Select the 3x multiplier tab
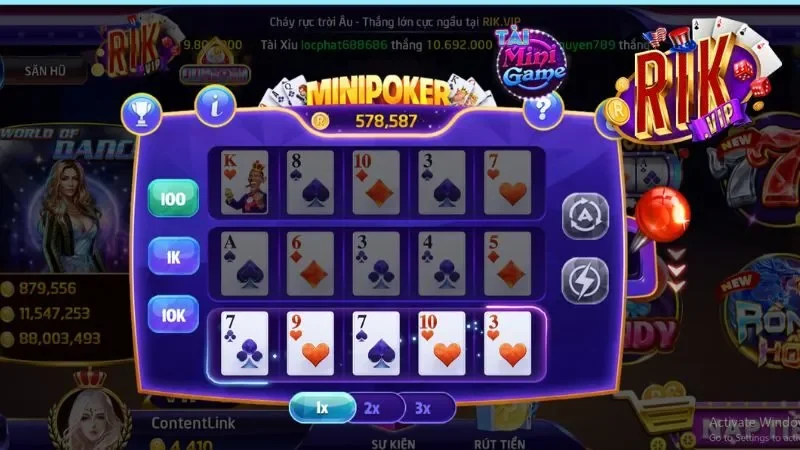The height and width of the screenshot is (450, 800). click(423, 408)
